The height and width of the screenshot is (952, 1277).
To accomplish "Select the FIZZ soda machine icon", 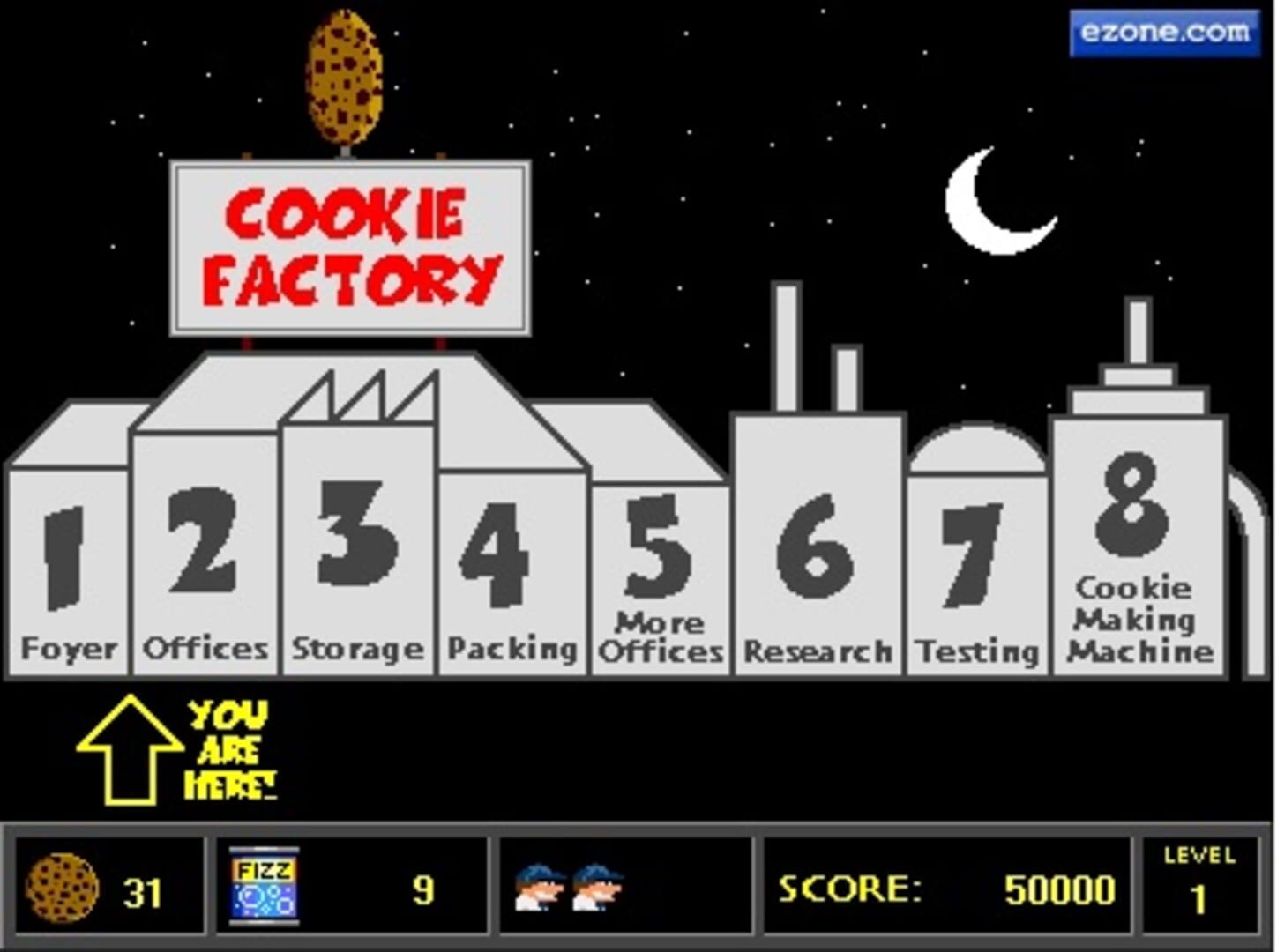I will click(x=265, y=886).
